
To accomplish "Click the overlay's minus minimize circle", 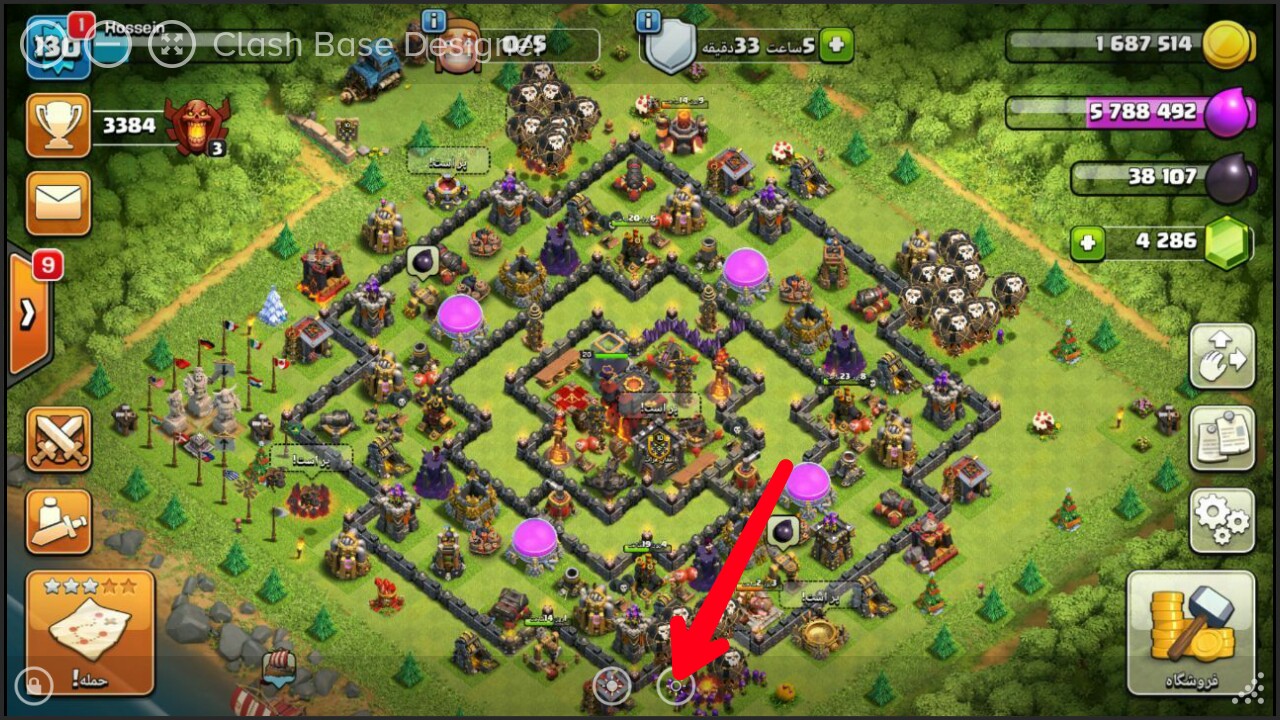I will click(x=110, y=45).
